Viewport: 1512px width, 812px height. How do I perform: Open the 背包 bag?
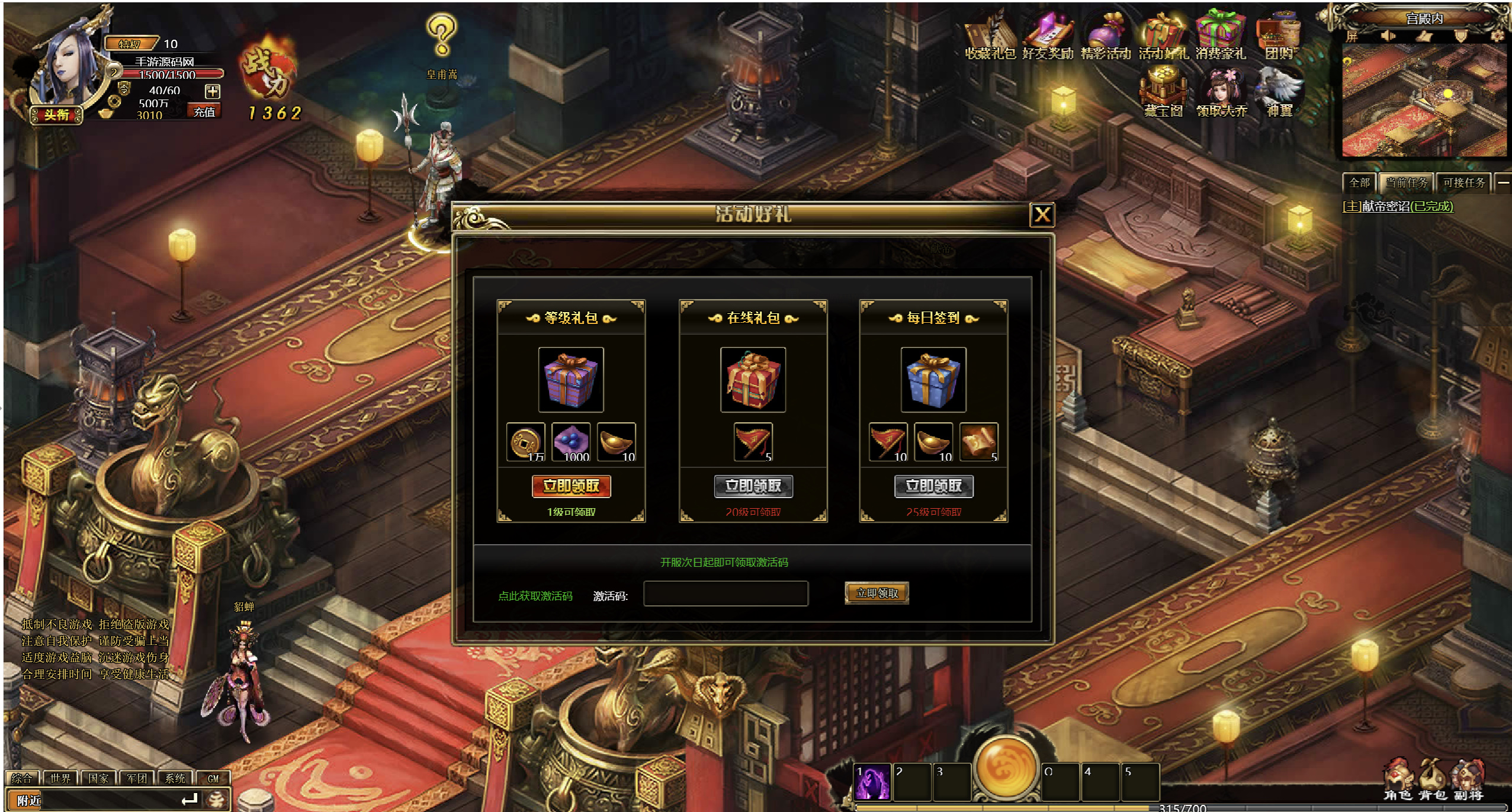1432,779
